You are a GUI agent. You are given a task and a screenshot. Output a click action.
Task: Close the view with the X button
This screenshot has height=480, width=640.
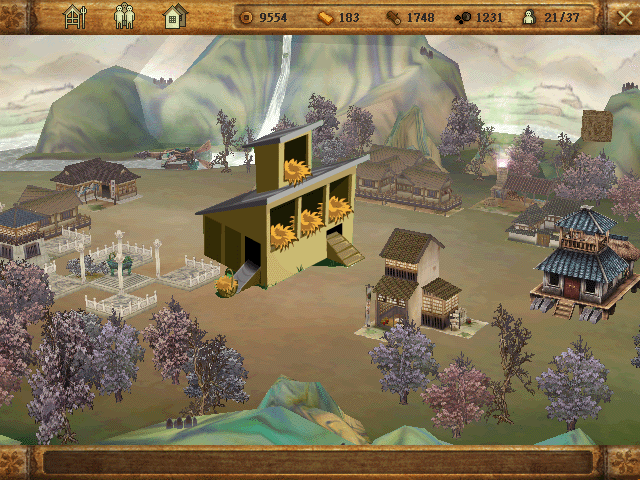pyautogui.click(x=625, y=16)
